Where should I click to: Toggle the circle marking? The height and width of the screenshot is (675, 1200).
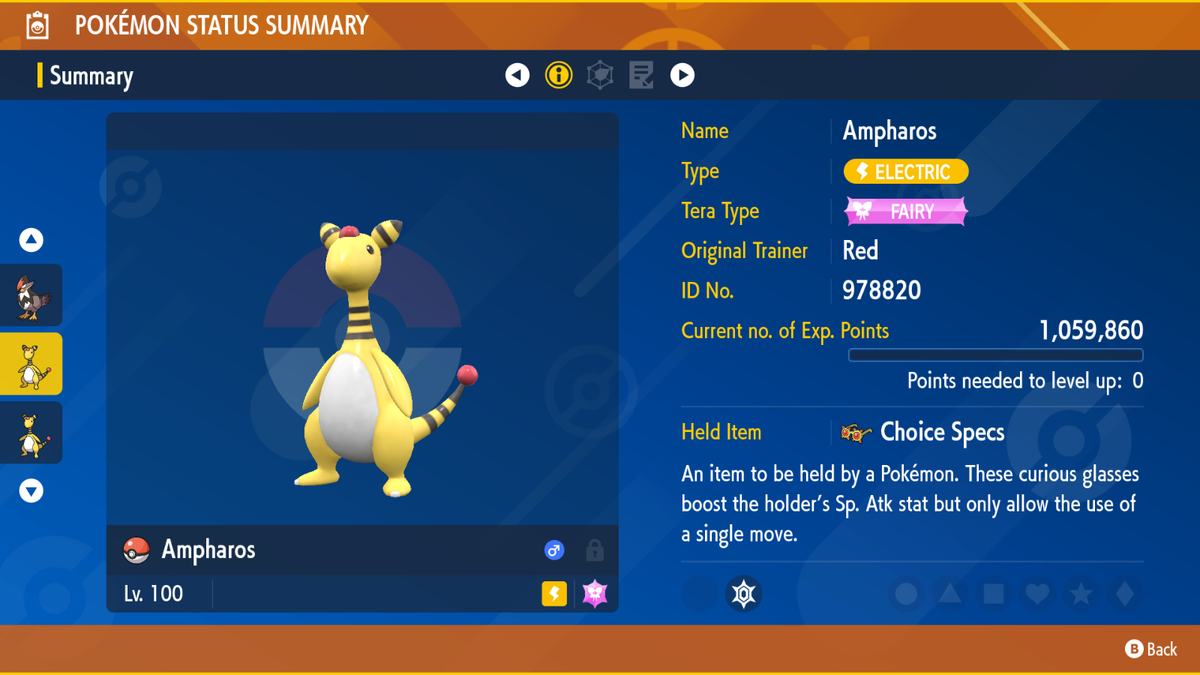[x=906, y=594]
